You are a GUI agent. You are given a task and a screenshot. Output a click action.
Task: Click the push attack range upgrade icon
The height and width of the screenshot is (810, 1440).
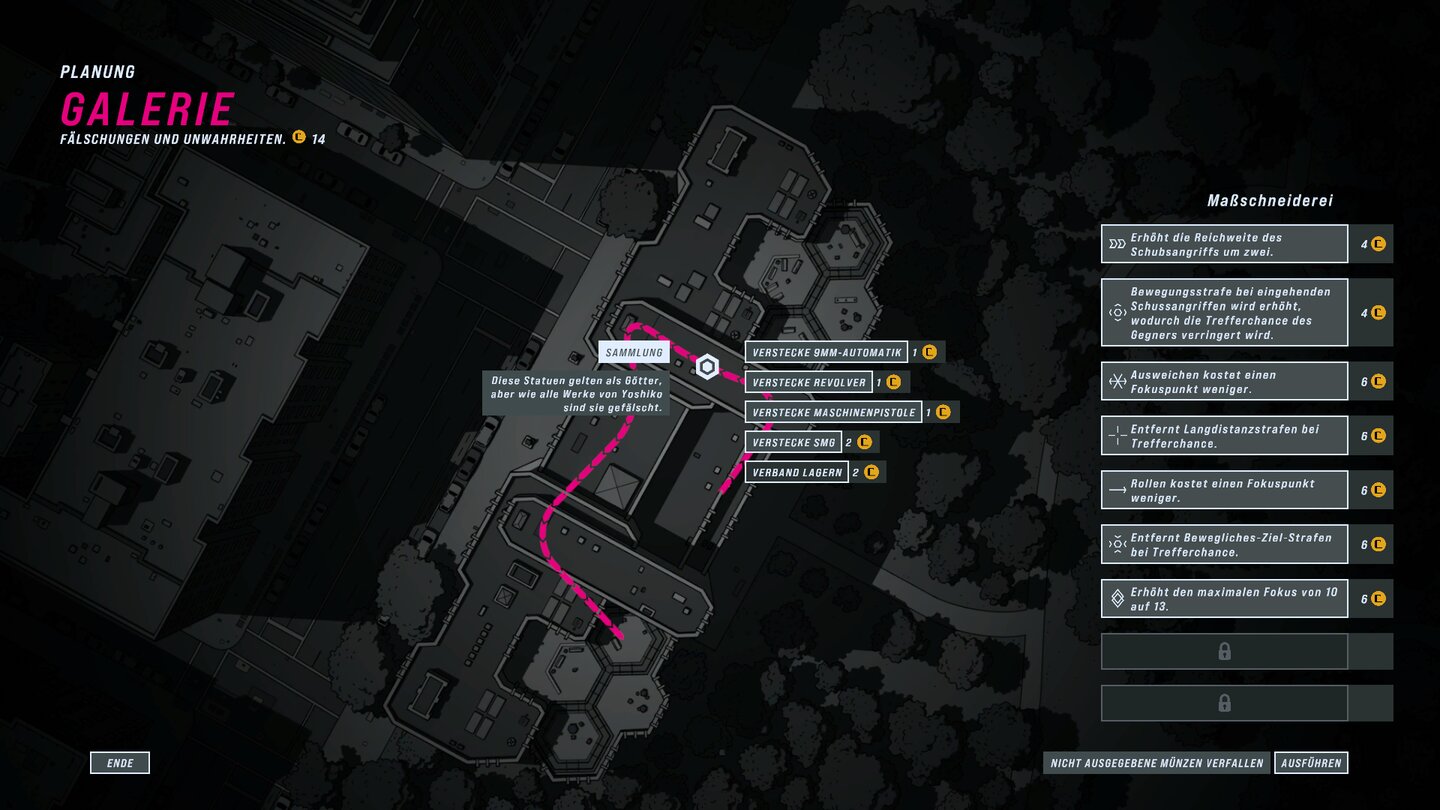click(x=1116, y=243)
